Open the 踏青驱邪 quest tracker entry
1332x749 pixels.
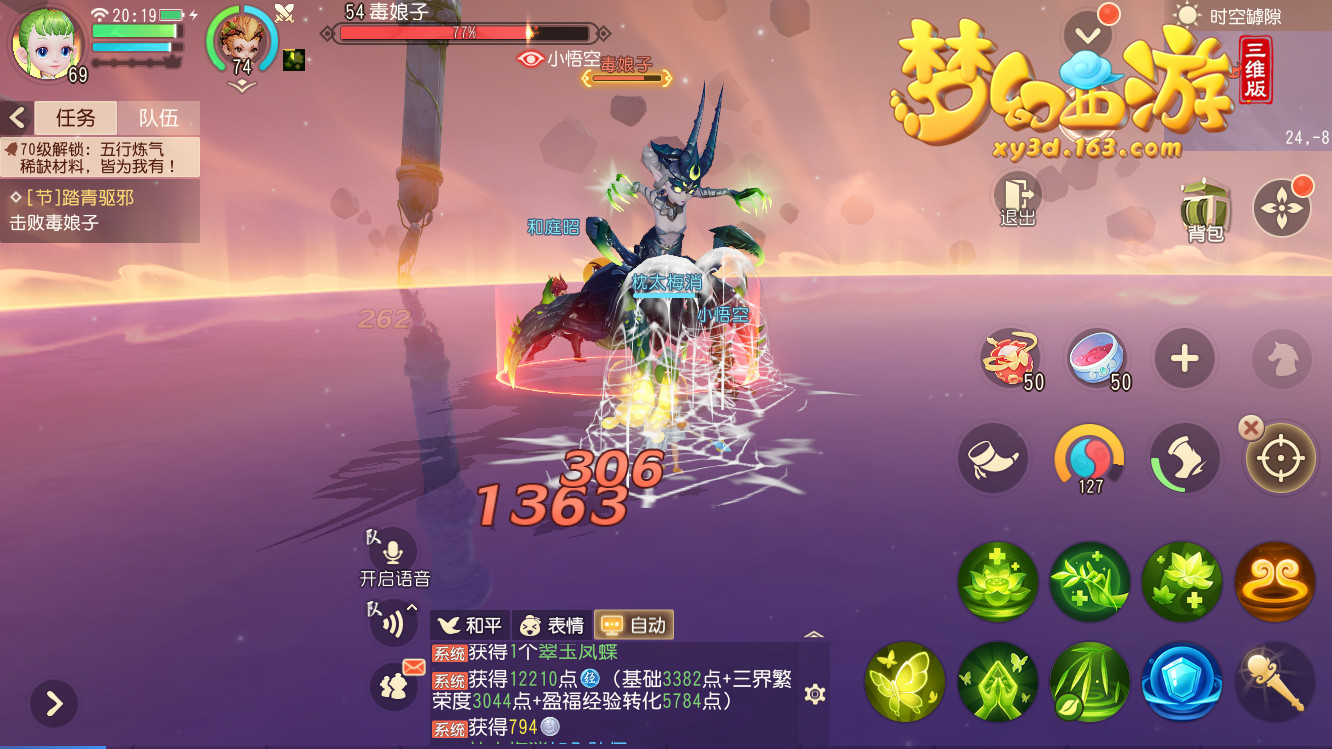pyautogui.click(x=100, y=210)
